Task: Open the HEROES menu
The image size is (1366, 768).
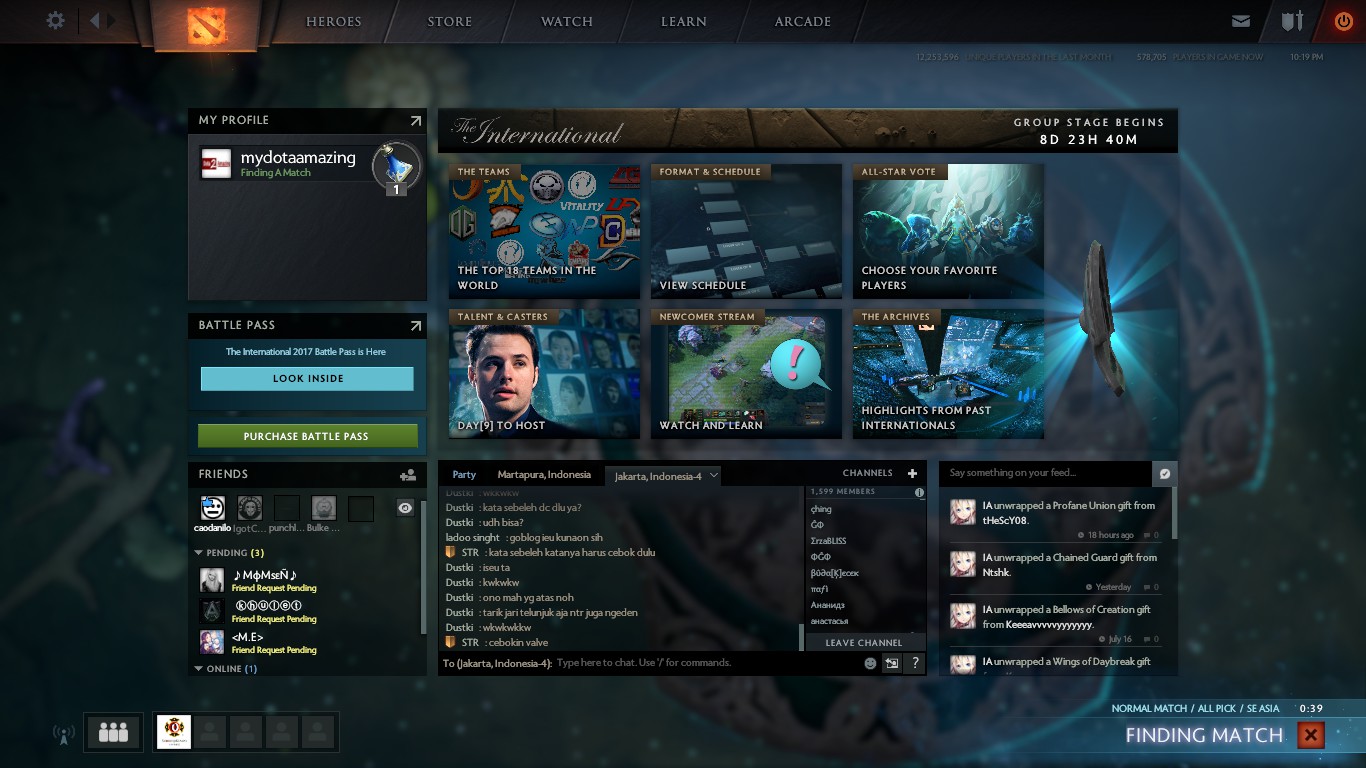Action: pyautogui.click(x=333, y=21)
